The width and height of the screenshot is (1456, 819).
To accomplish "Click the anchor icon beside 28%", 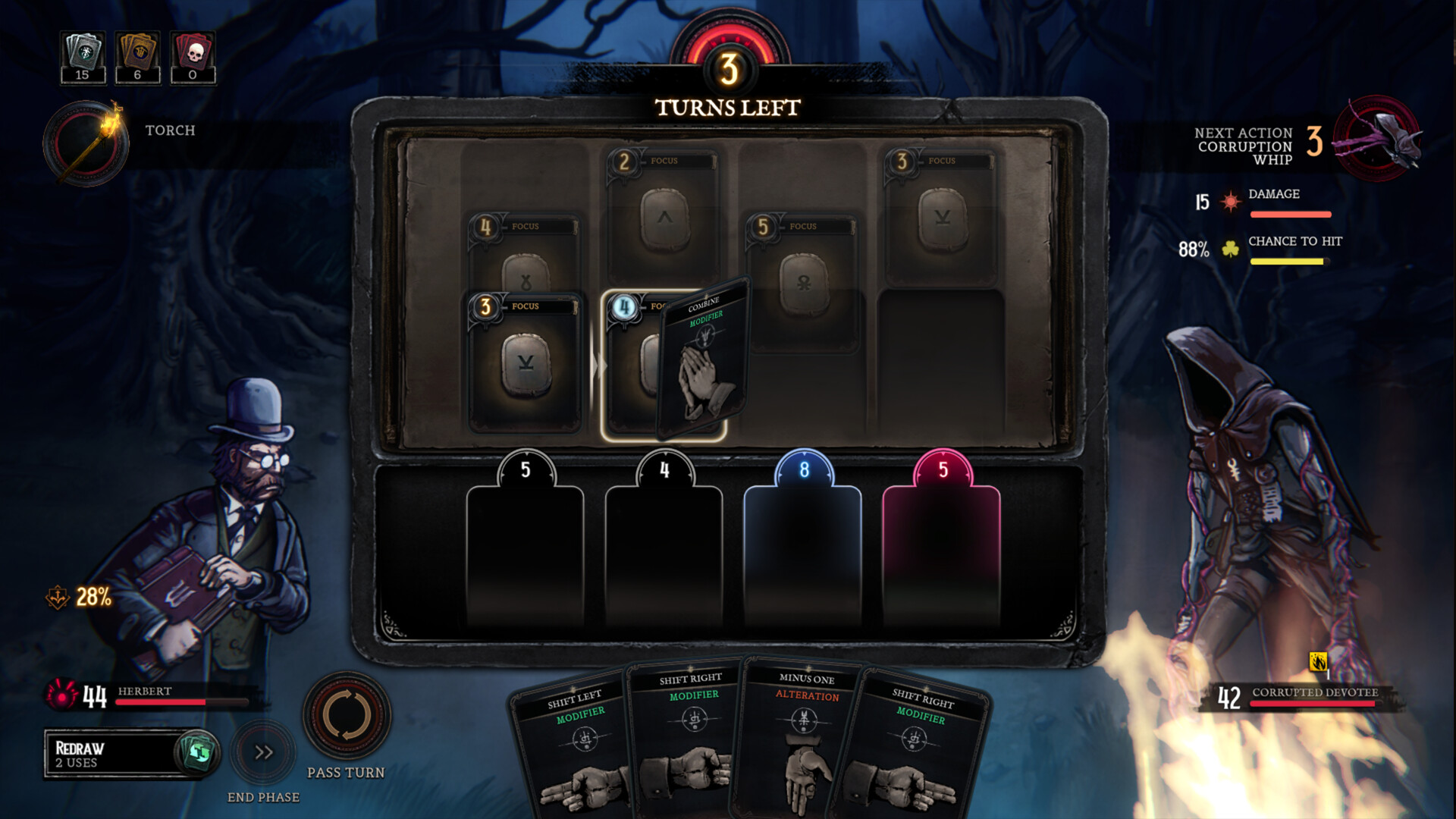I will tap(59, 598).
